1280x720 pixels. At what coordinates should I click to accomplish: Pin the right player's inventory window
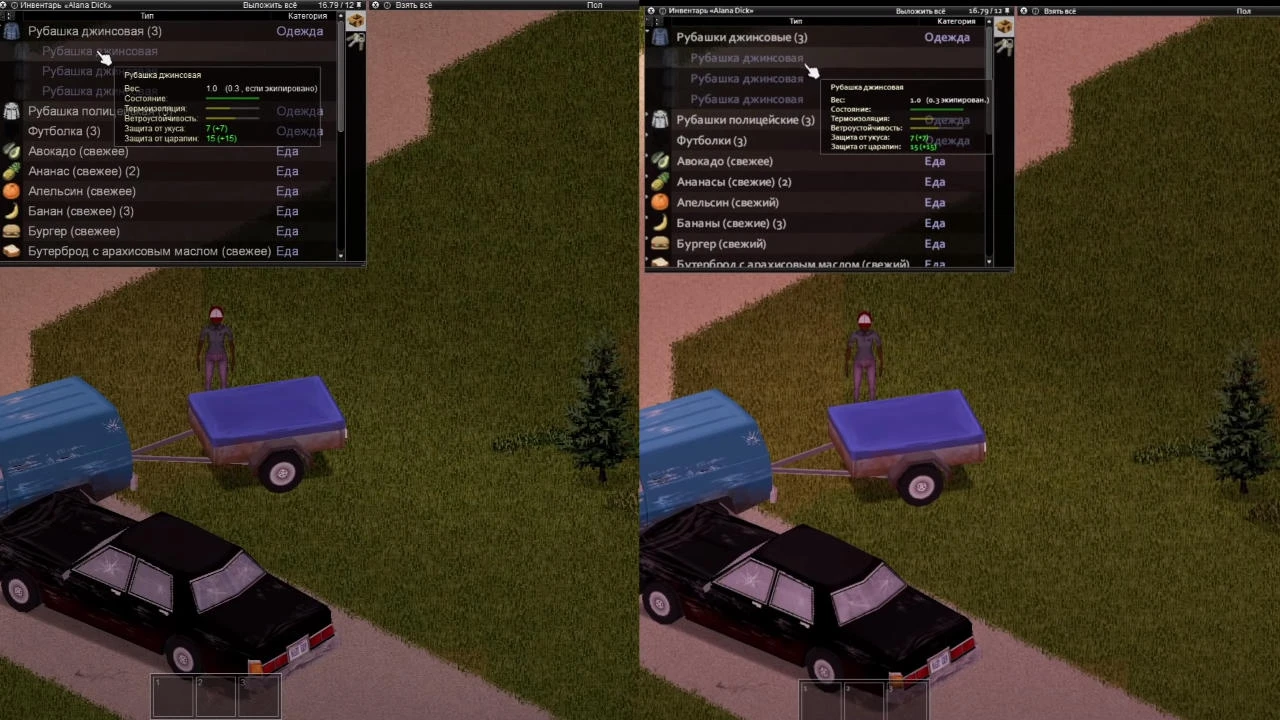[661, 10]
